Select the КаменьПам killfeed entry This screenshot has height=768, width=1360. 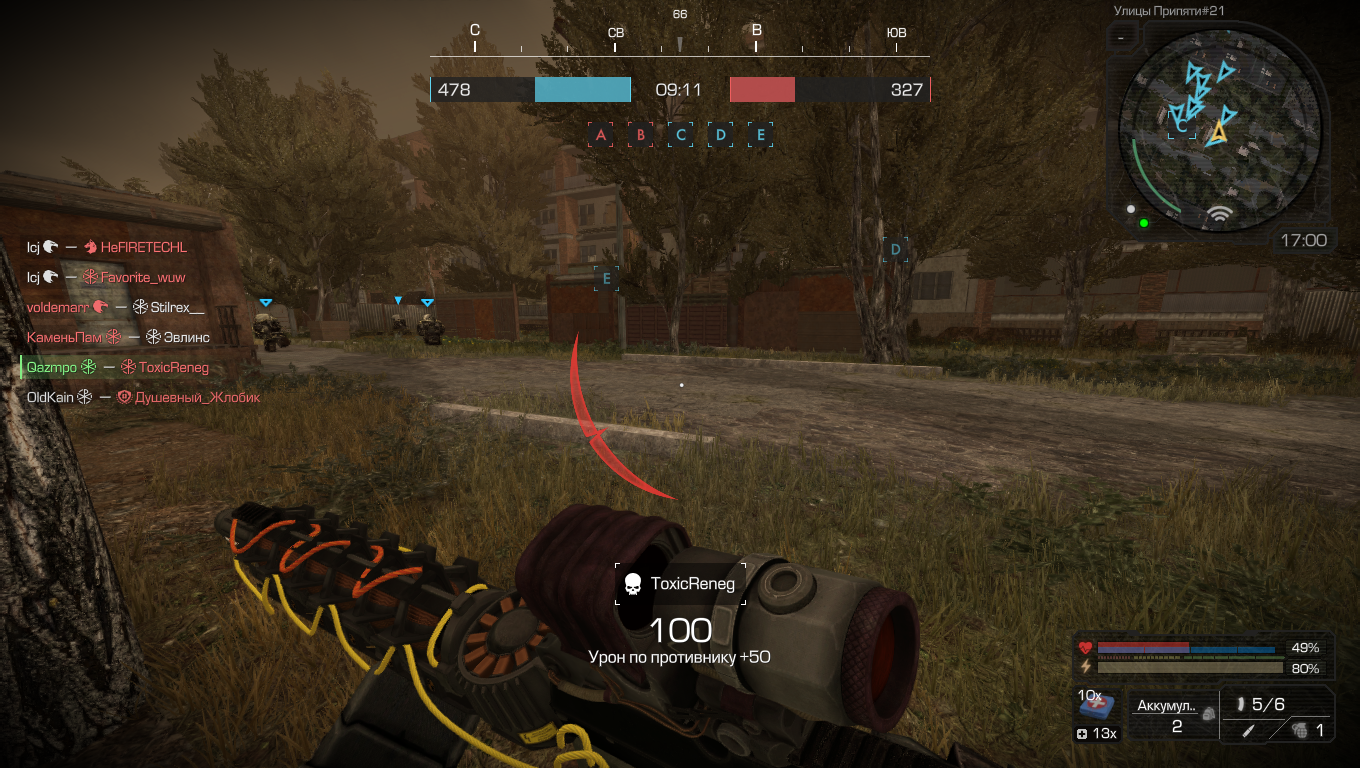[118, 338]
